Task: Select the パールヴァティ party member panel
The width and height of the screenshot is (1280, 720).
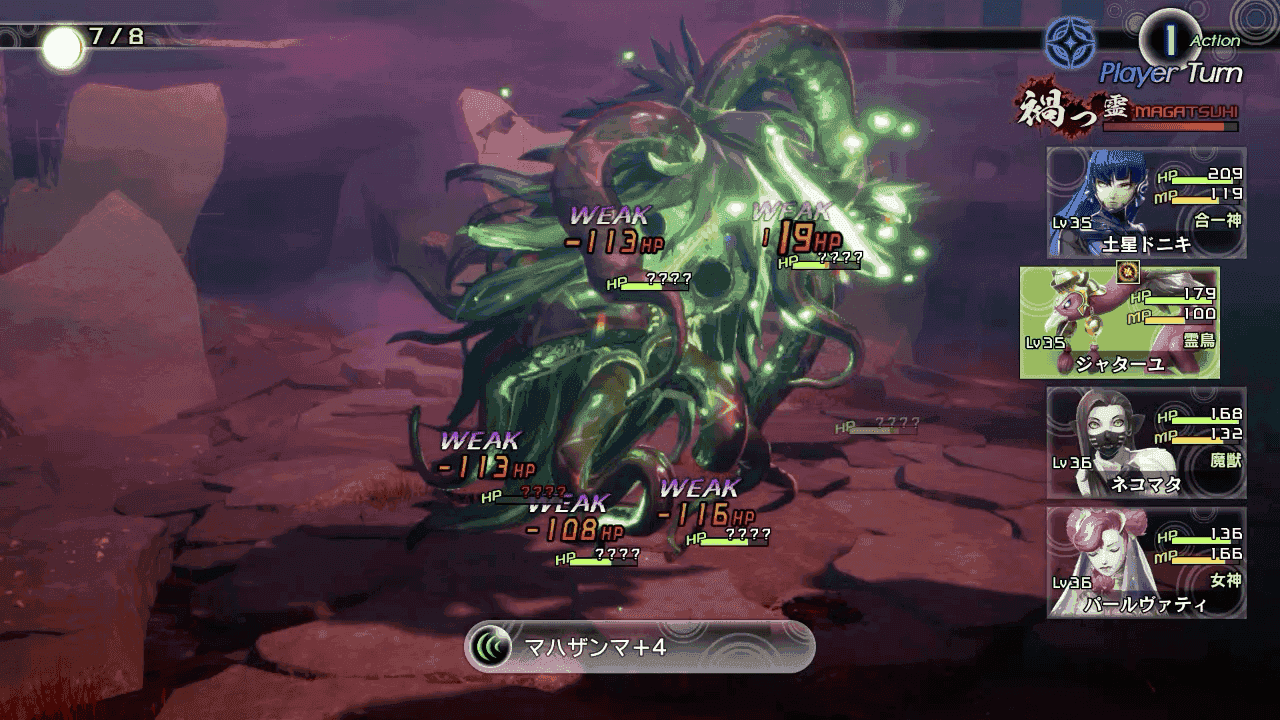Action: click(1146, 562)
